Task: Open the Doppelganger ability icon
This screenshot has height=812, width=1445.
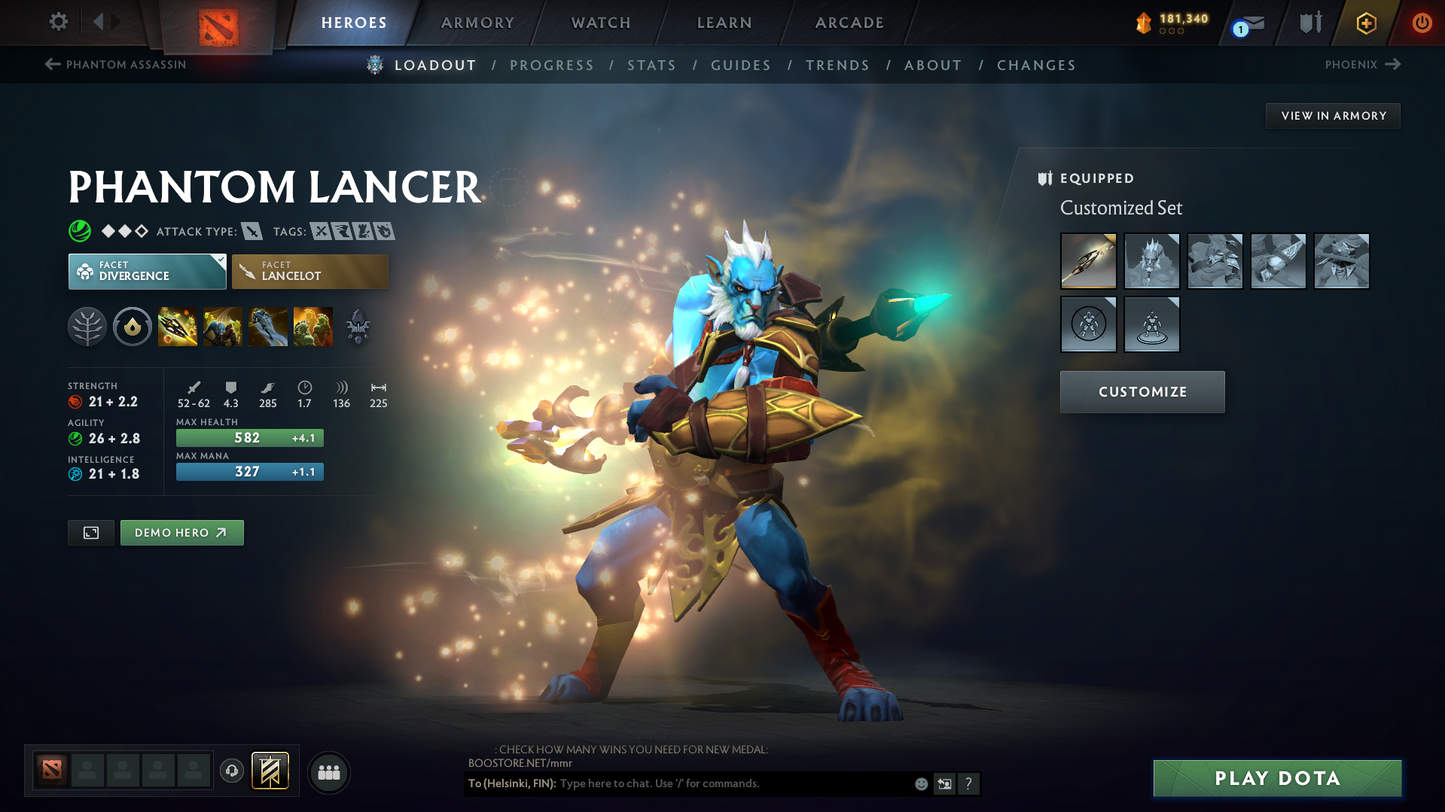Action: (222, 327)
